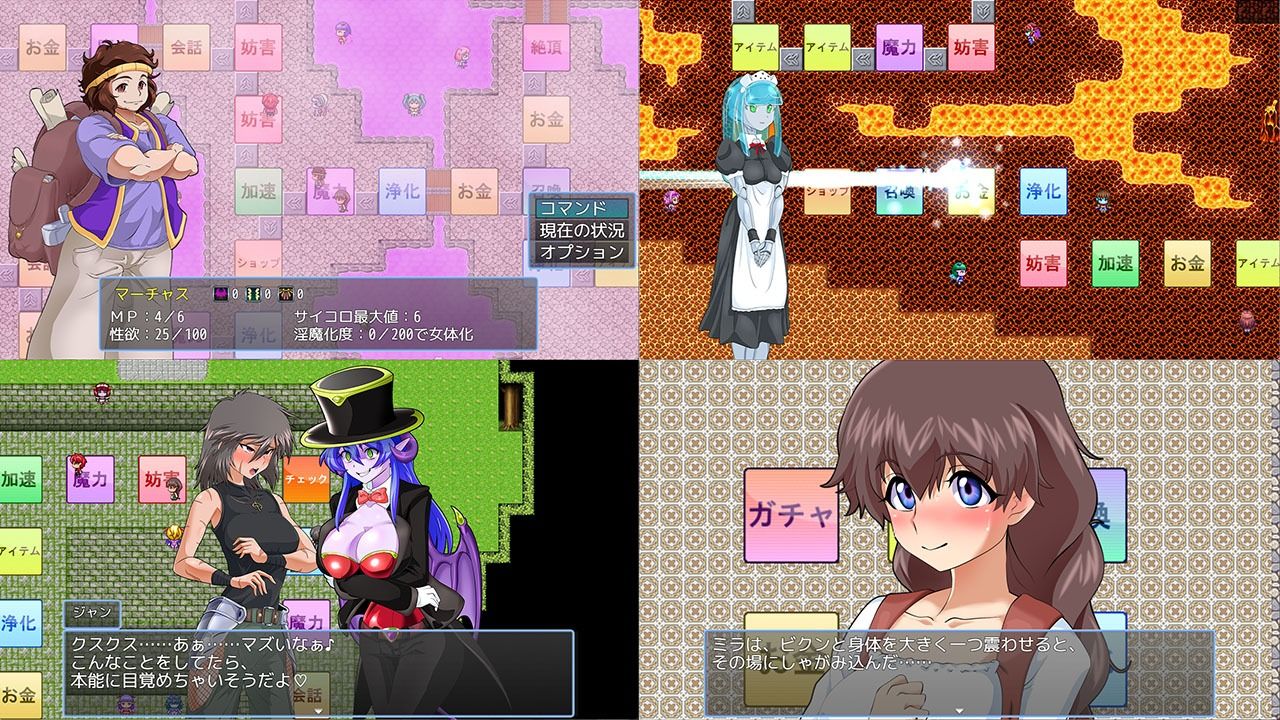Select 現在の状況 from the command menu
The height and width of the screenshot is (720, 1280).
pyautogui.click(x=583, y=230)
